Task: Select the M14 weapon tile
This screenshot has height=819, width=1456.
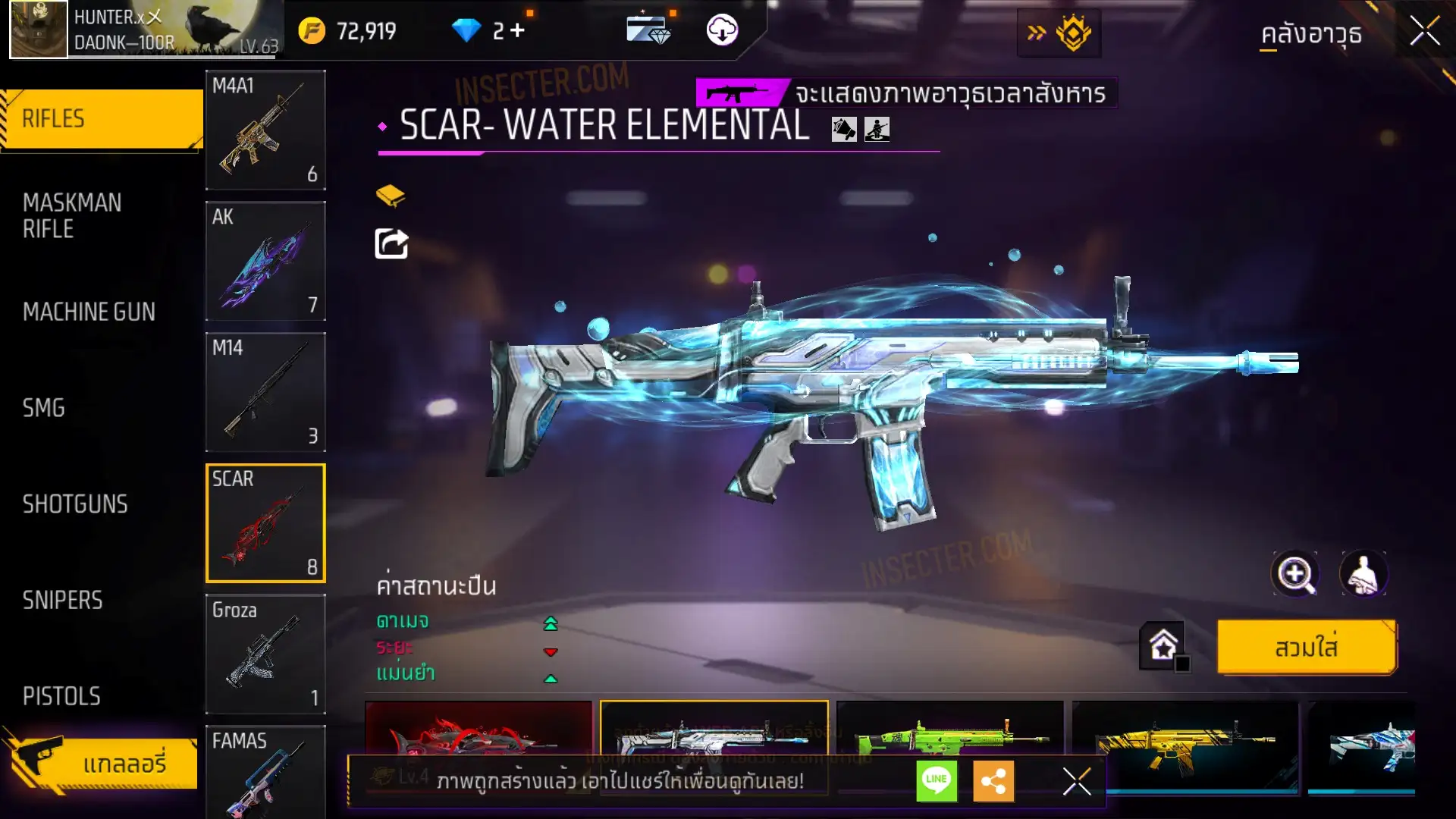Action: (265, 392)
